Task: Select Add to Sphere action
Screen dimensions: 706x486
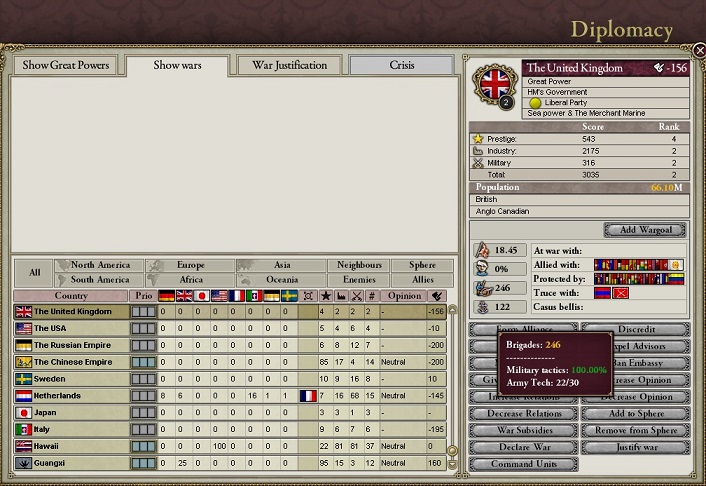Action: (635, 413)
